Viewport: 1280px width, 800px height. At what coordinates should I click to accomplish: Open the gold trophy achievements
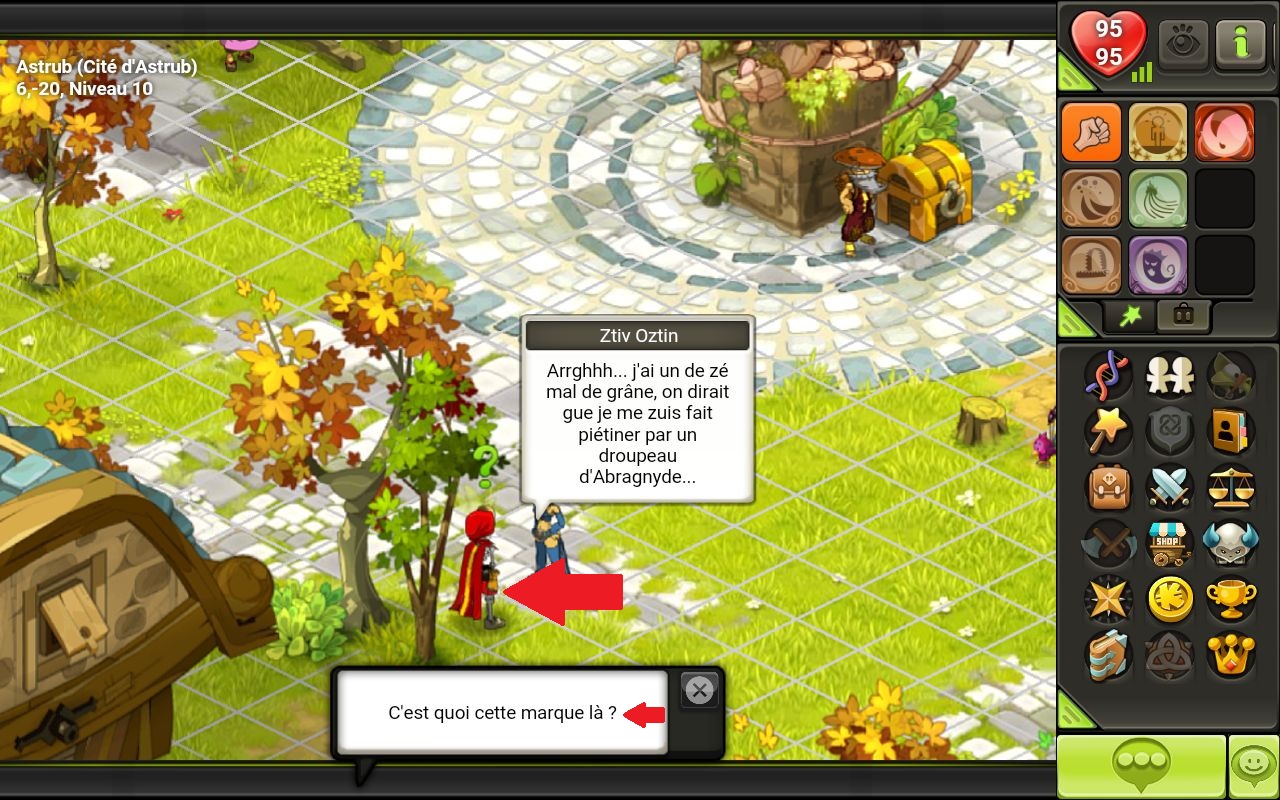1231,599
